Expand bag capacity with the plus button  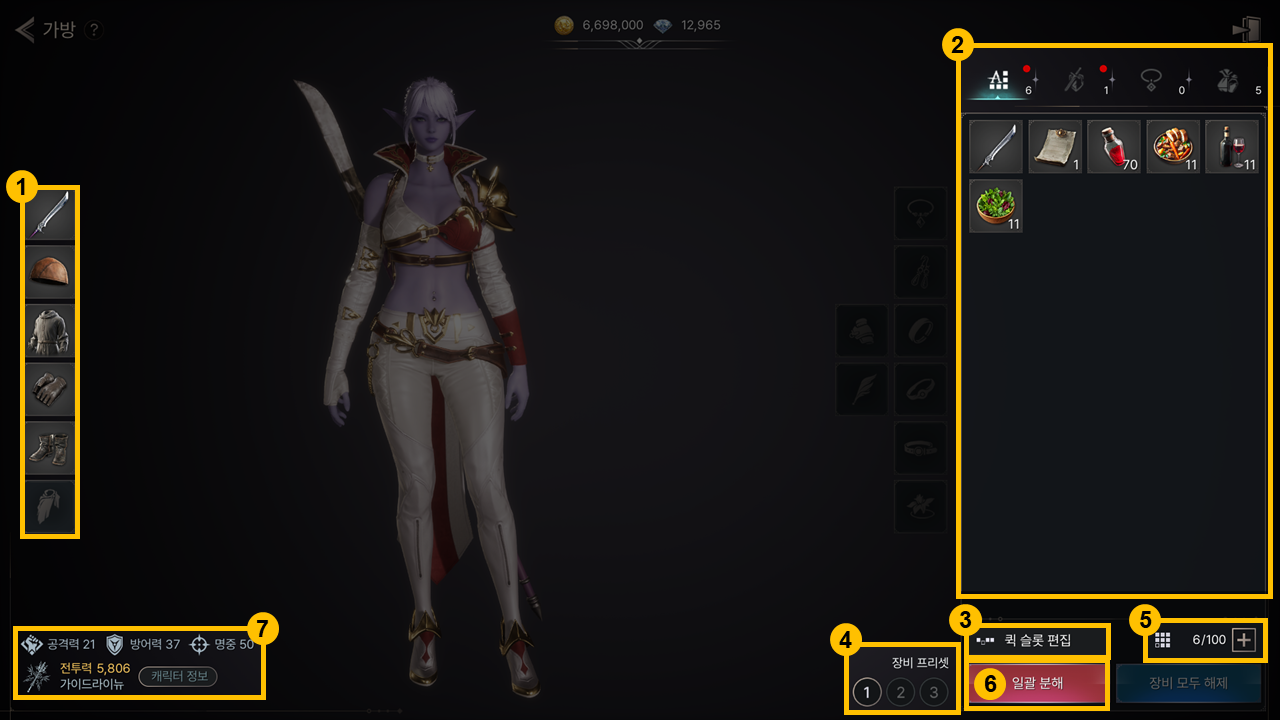(1243, 640)
